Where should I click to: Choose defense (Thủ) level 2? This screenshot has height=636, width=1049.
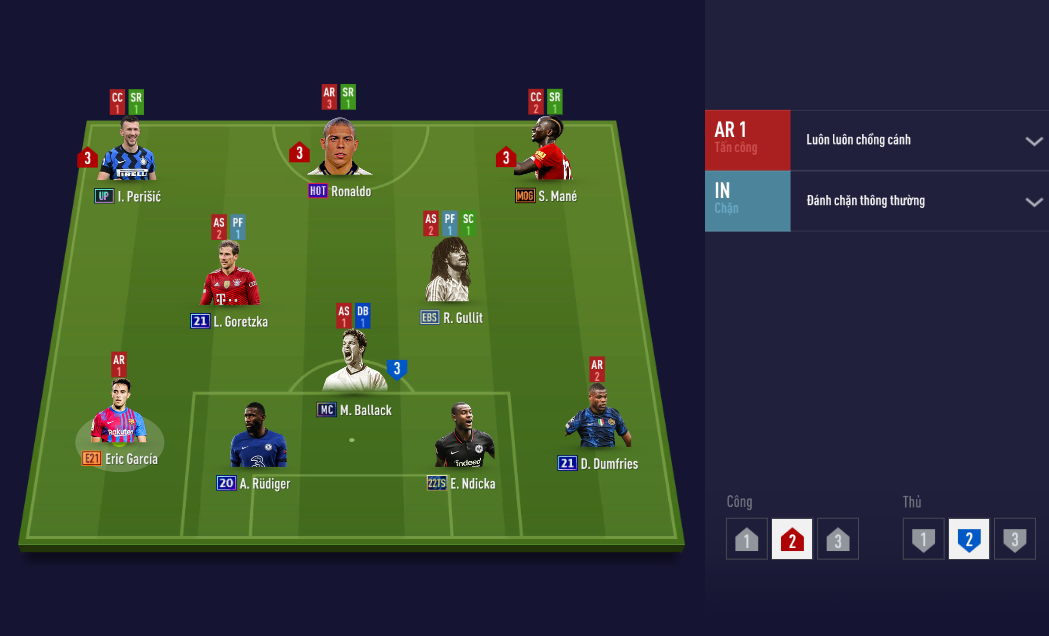point(968,539)
